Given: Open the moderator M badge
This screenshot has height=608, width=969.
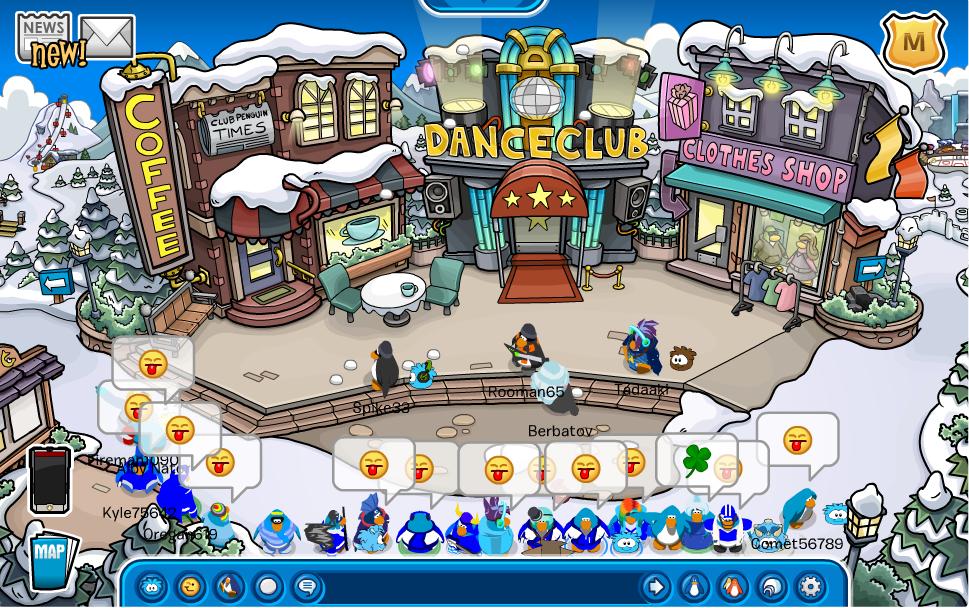Looking at the screenshot, I should click(913, 42).
